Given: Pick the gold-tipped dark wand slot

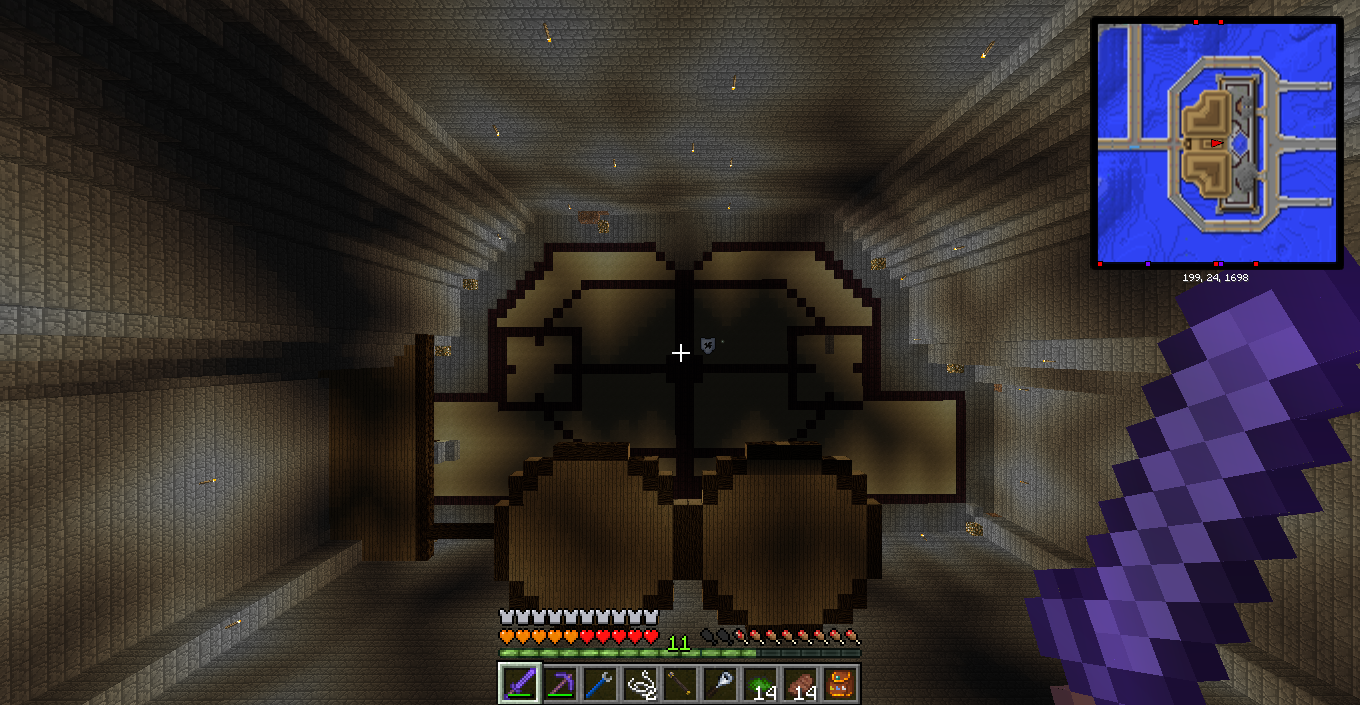Looking at the screenshot, I should [680, 684].
